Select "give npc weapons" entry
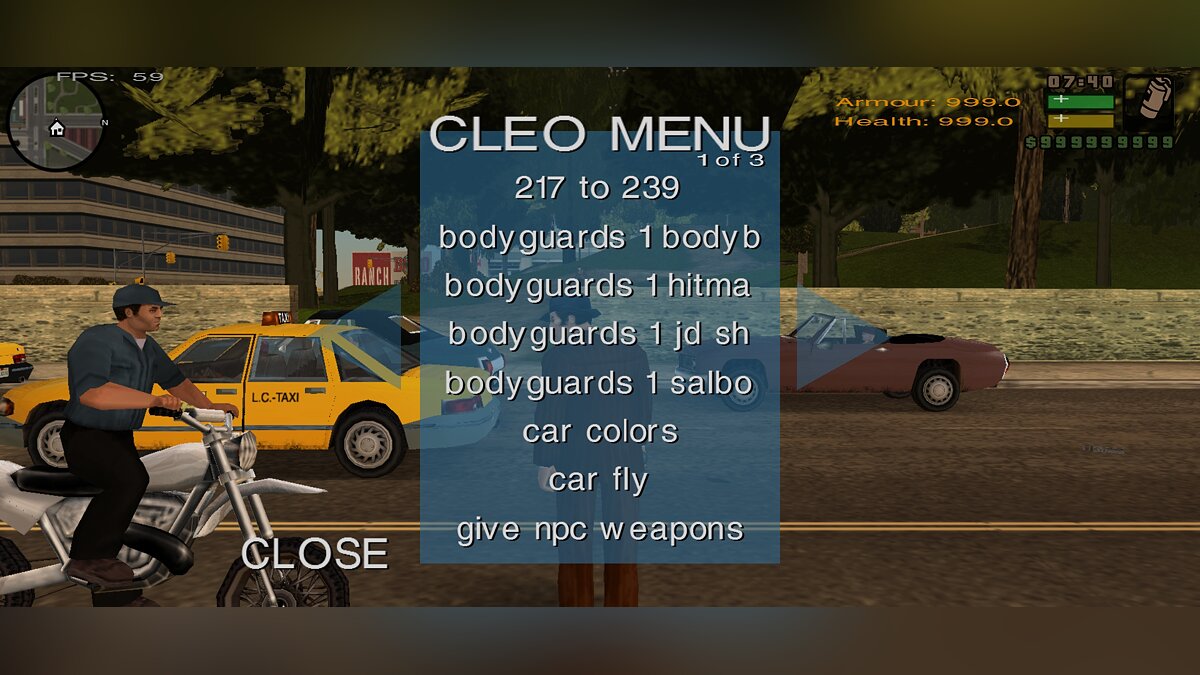Screen dimensions: 1200x675 (x=599, y=529)
